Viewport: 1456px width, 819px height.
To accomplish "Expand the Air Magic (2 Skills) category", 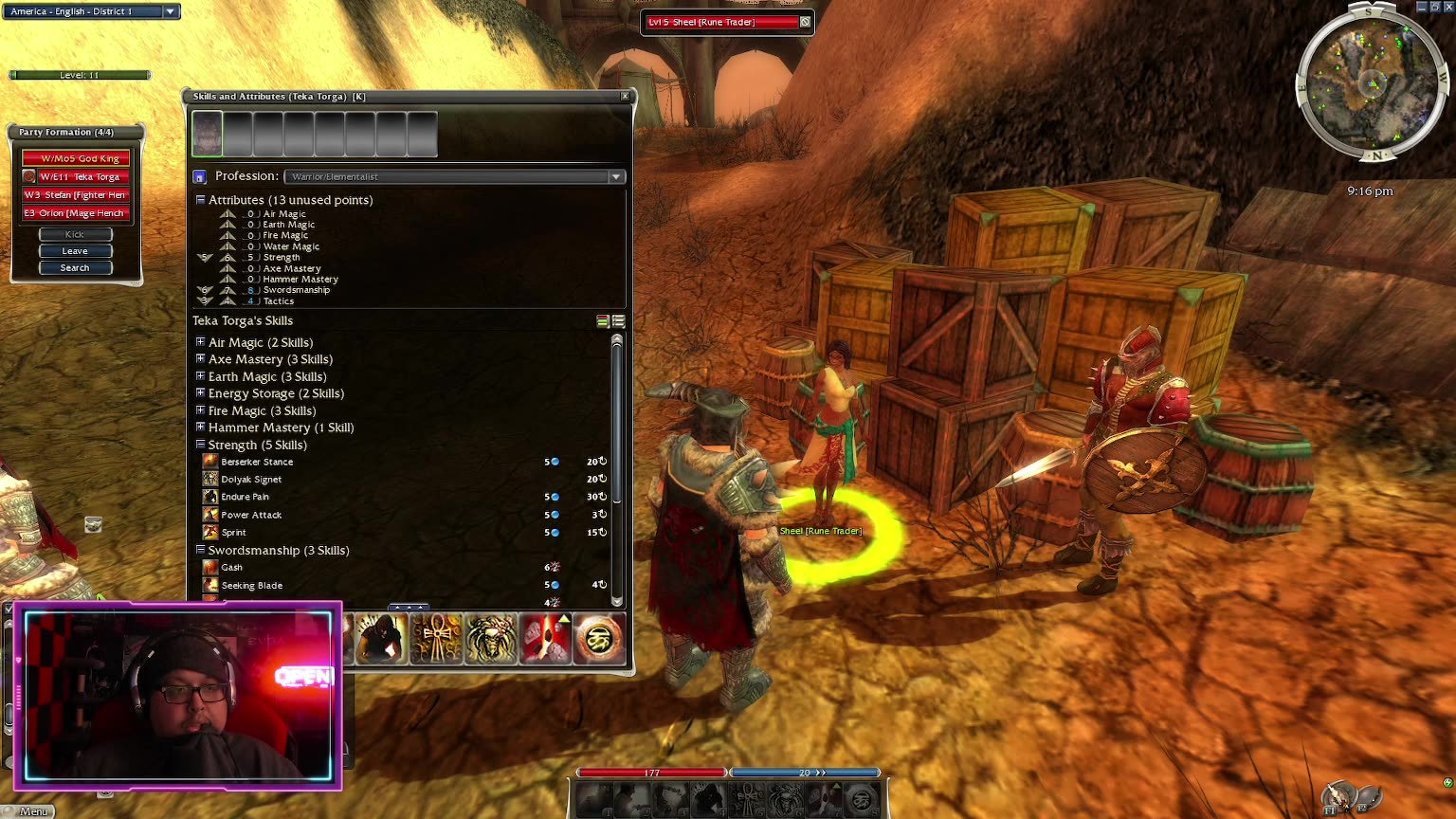I will click(200, 342).
